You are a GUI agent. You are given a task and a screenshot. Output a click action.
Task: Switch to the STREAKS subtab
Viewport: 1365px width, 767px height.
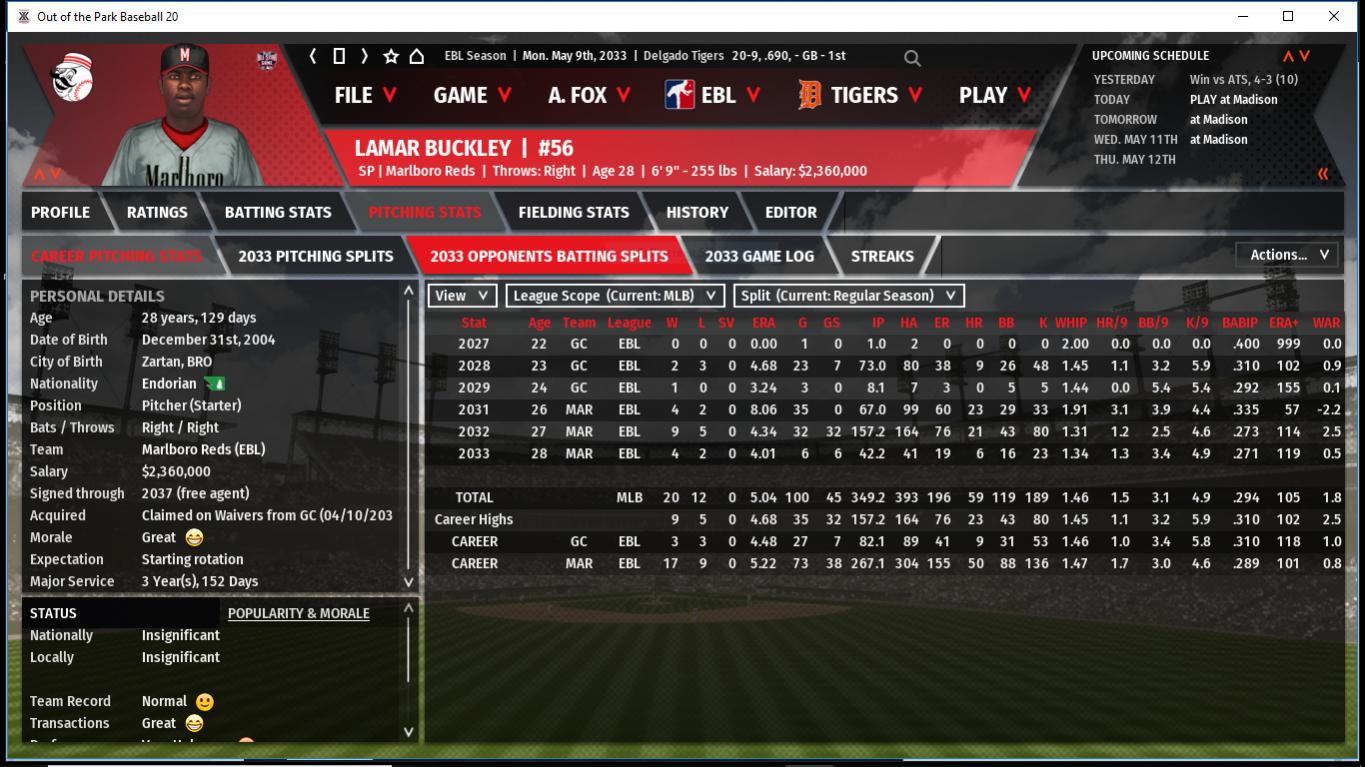(x=882, y=256)
